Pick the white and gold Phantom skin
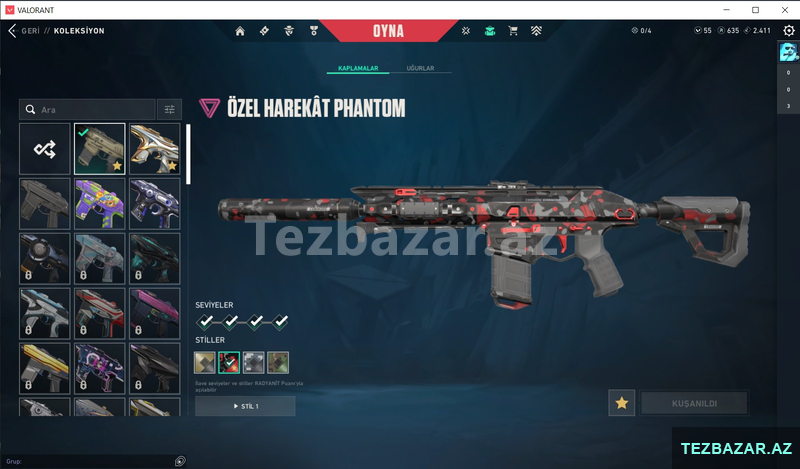800x469 pixels. pyautogui.click(x=155, y=148)
